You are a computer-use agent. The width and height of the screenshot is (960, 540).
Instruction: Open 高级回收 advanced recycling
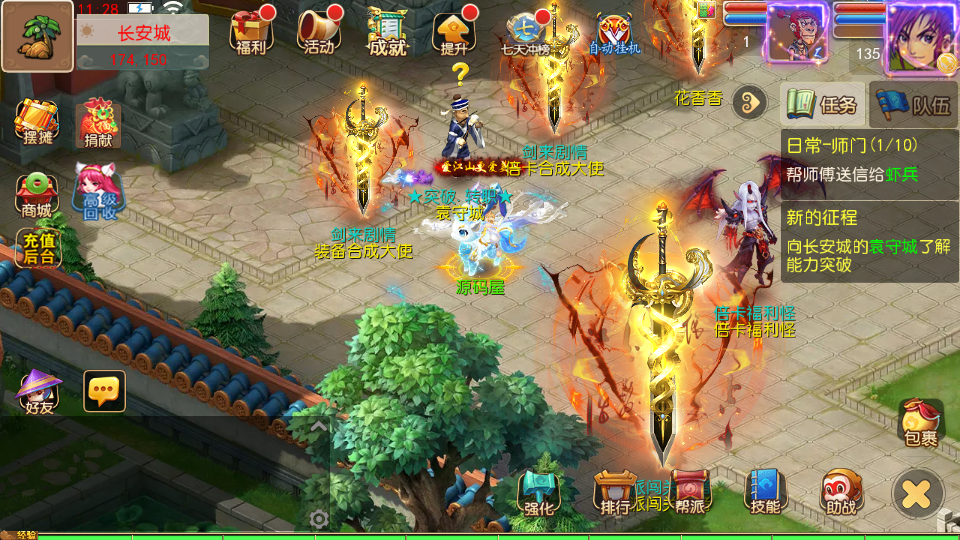tap(98, 193)
